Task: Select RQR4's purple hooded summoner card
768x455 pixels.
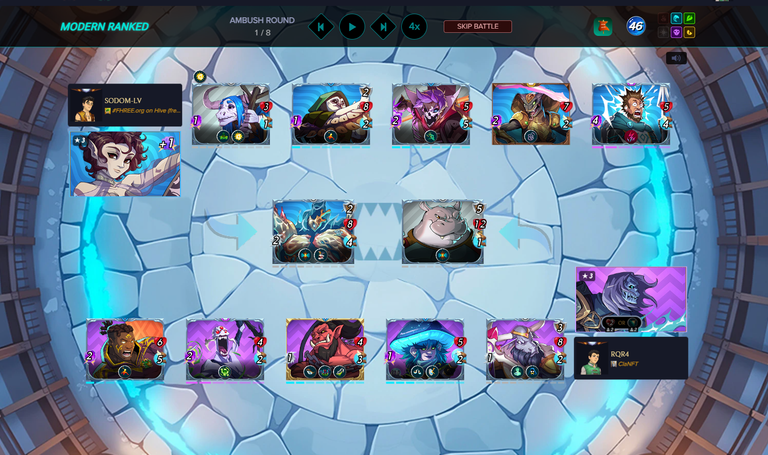Action: coord(631,299)
